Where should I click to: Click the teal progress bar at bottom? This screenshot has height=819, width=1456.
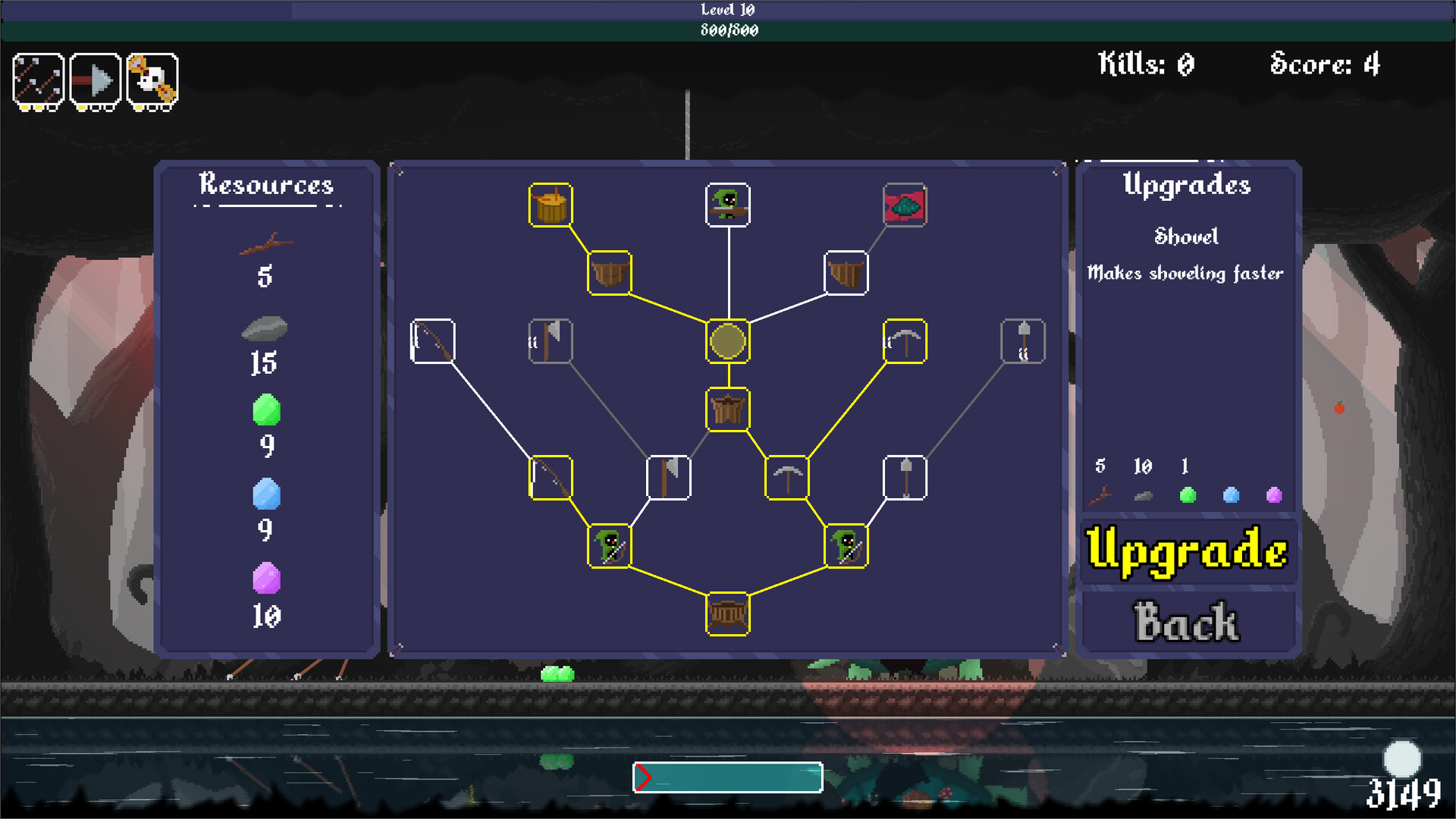[x=728, y=777]
